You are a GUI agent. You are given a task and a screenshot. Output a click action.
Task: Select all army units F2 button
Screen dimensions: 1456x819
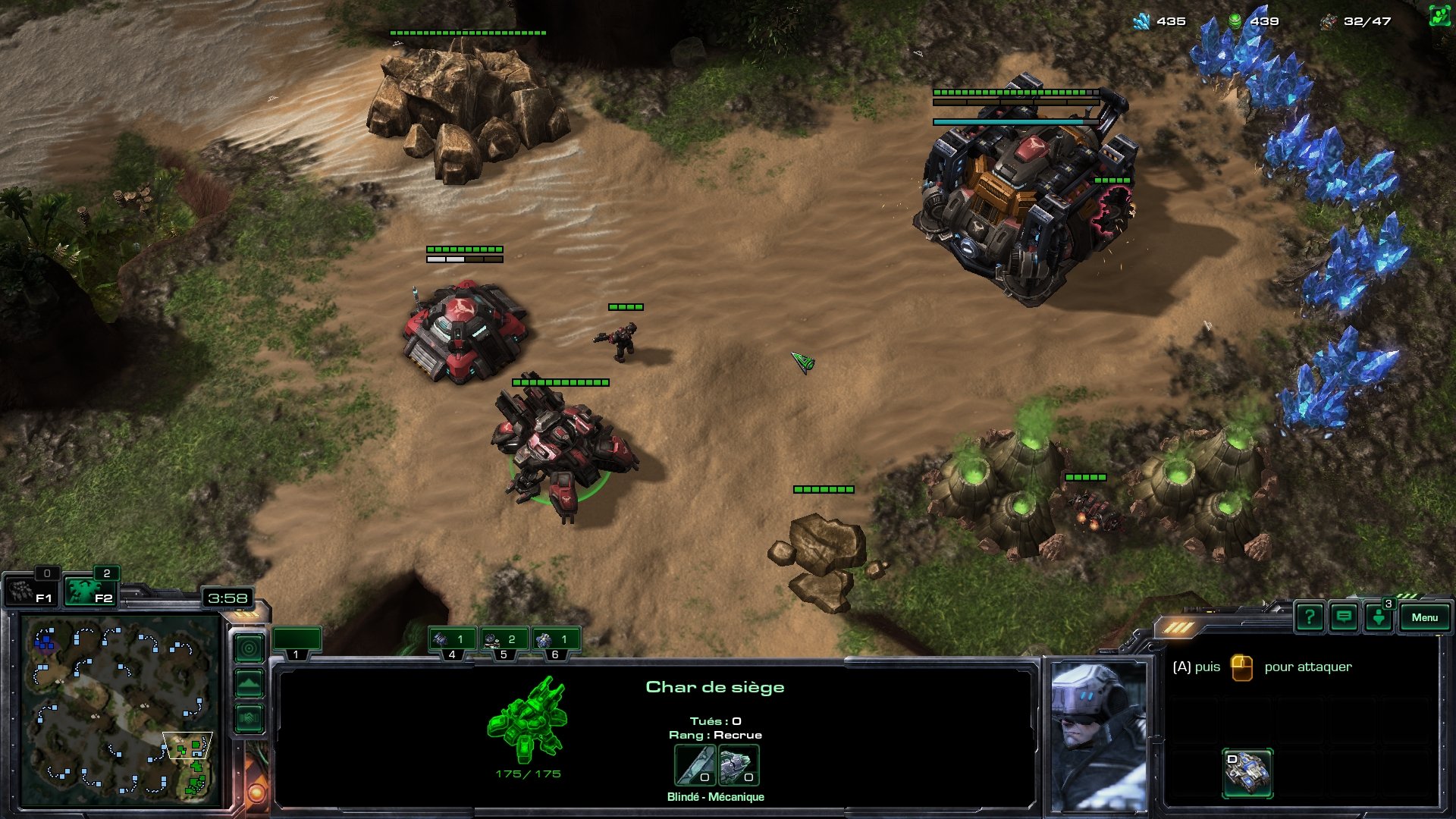pos(89,591)
